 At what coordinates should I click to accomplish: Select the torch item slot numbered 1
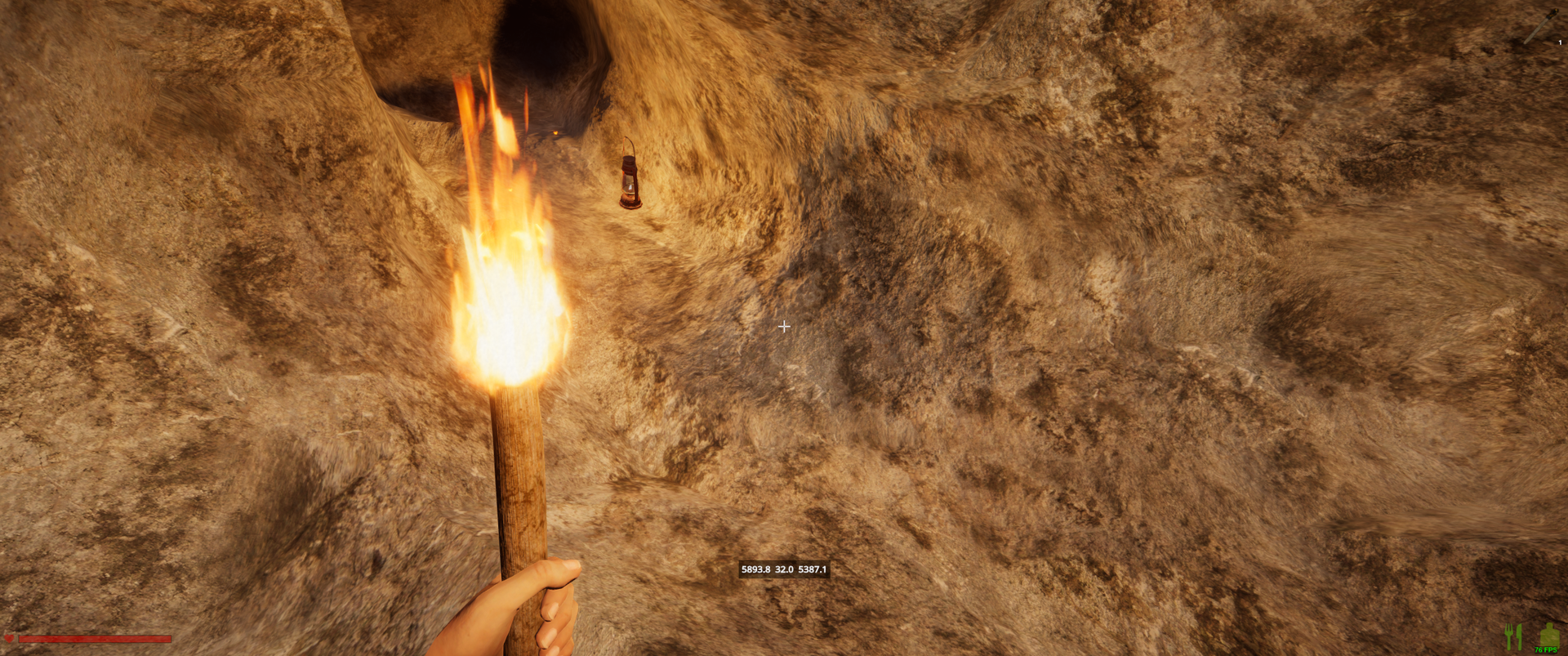pos(1542,26)
